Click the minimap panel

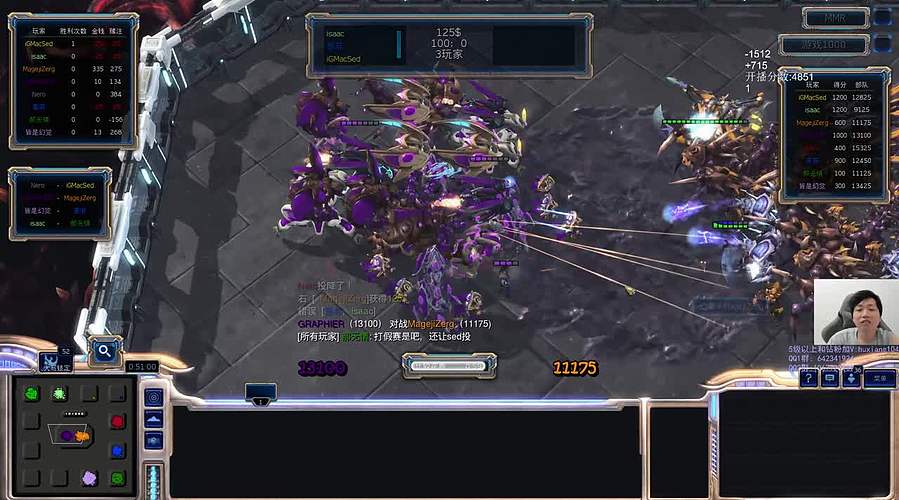point(76,436)
